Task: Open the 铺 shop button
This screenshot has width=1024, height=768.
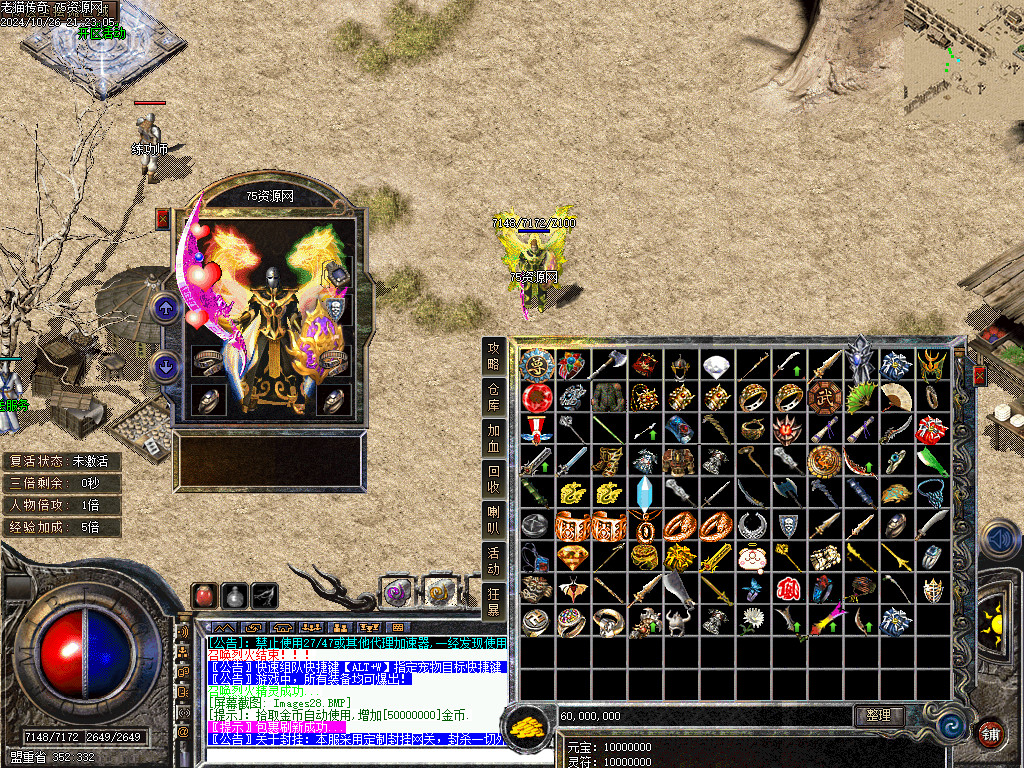Action: pyautogui.click(x=989, y=733)
